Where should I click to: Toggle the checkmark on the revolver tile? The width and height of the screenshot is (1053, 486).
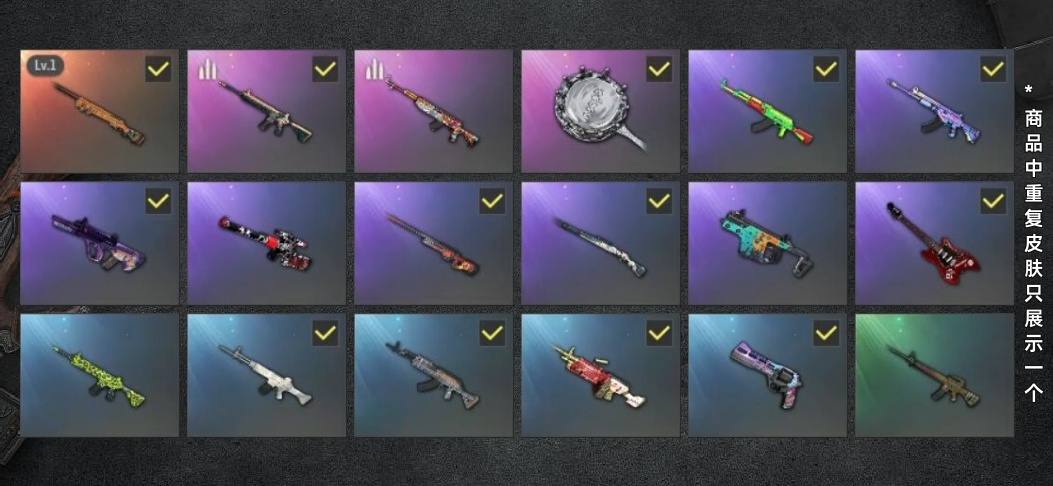(x=825, y=333)
